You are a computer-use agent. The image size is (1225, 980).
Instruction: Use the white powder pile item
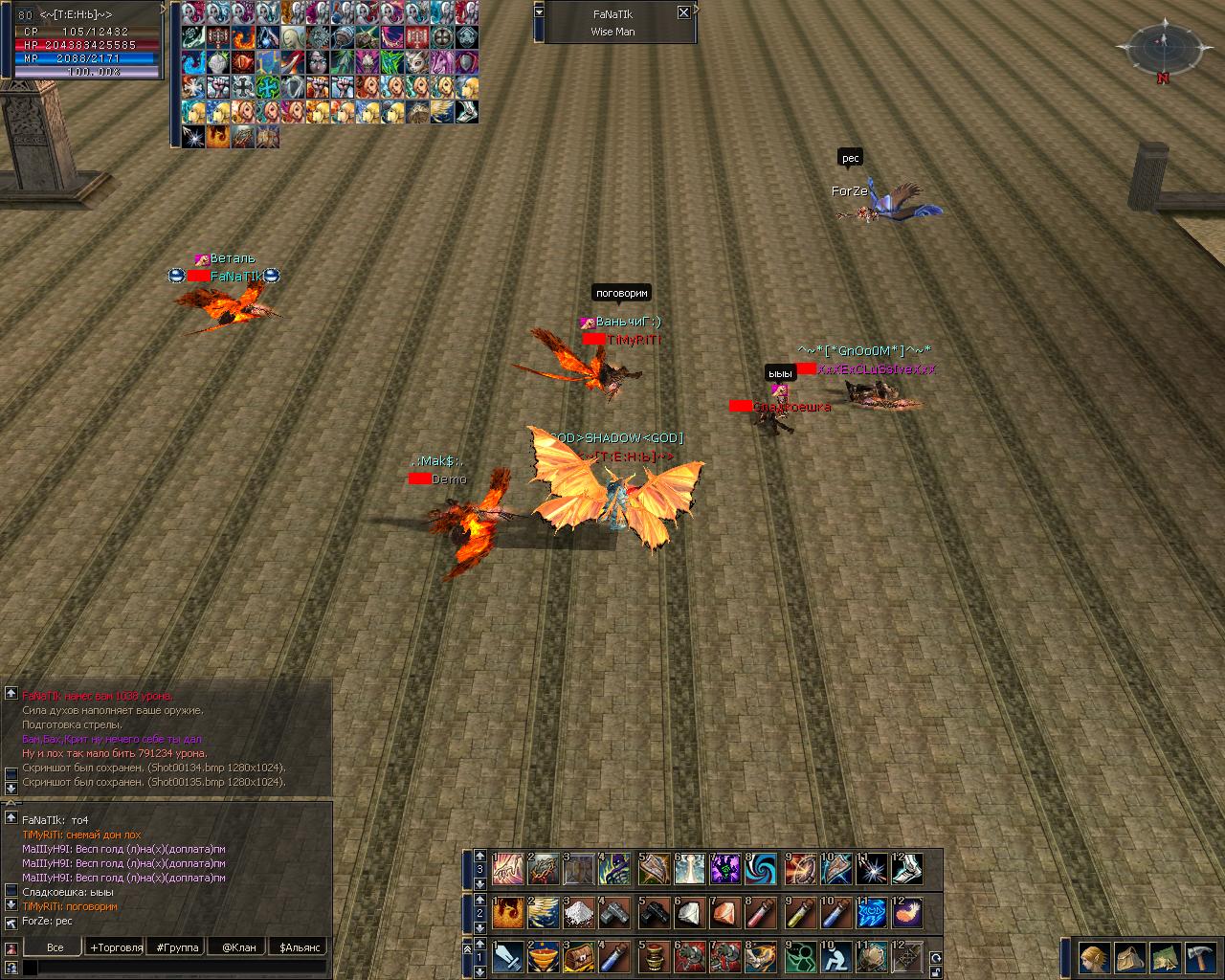tap(578, 914)
